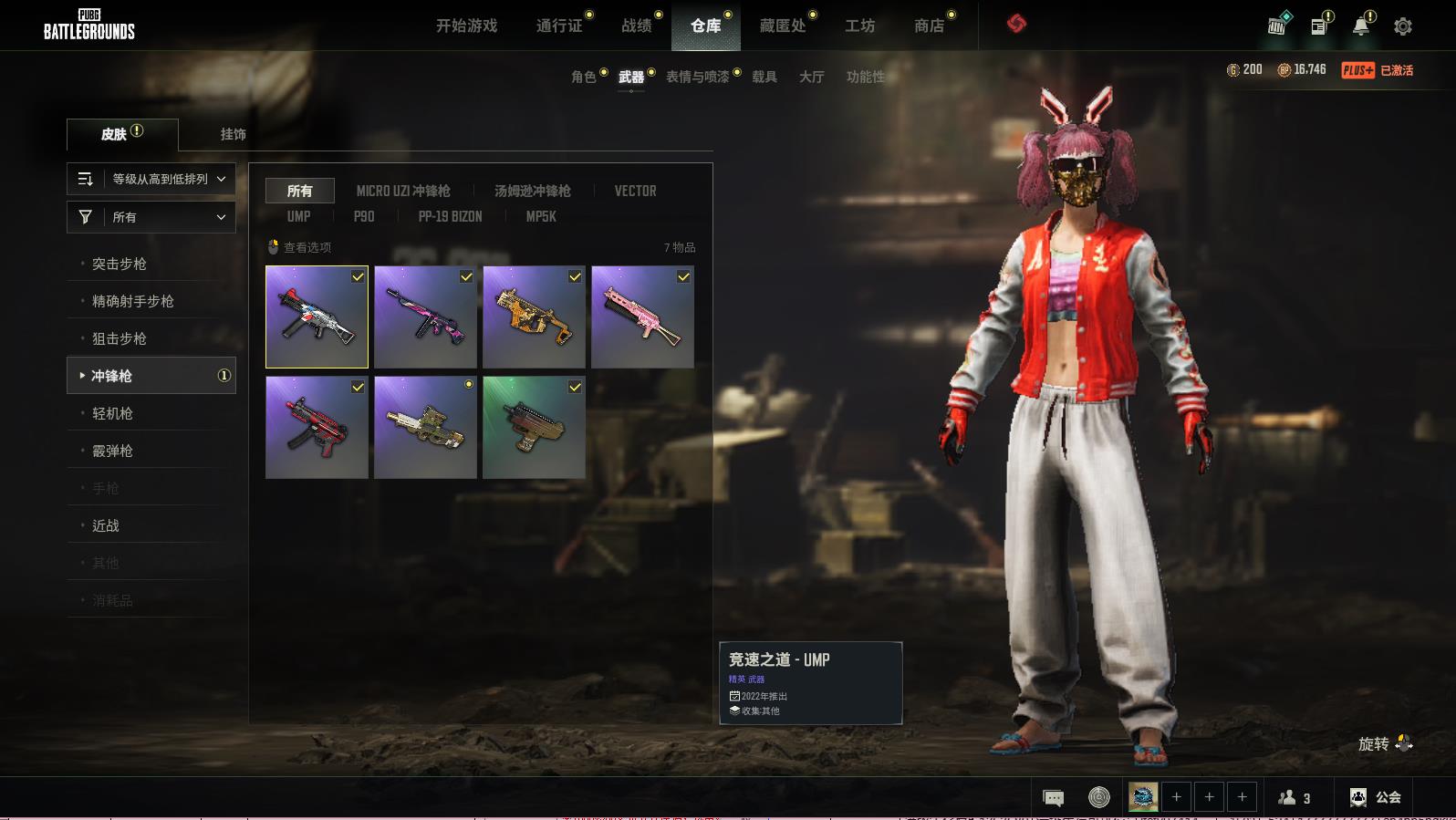Open the 所有 filter dropdown

[151, 217]
